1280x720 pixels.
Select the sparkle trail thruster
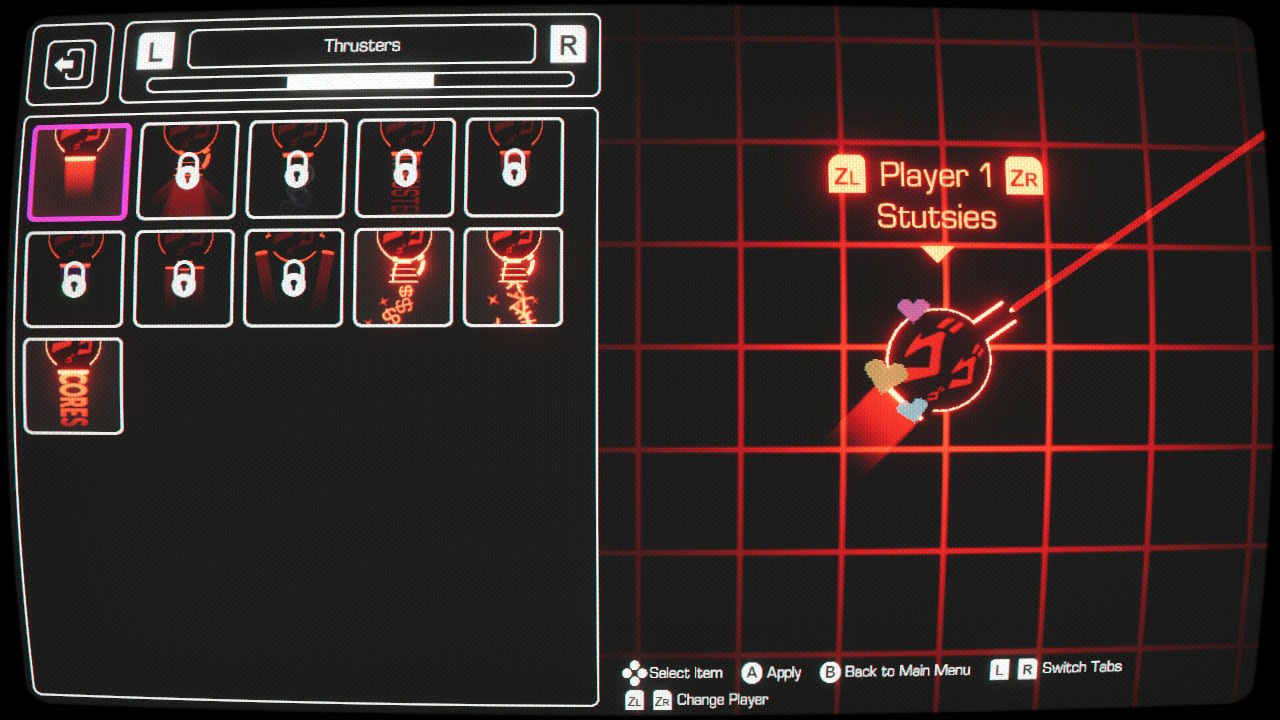[513, 277]
